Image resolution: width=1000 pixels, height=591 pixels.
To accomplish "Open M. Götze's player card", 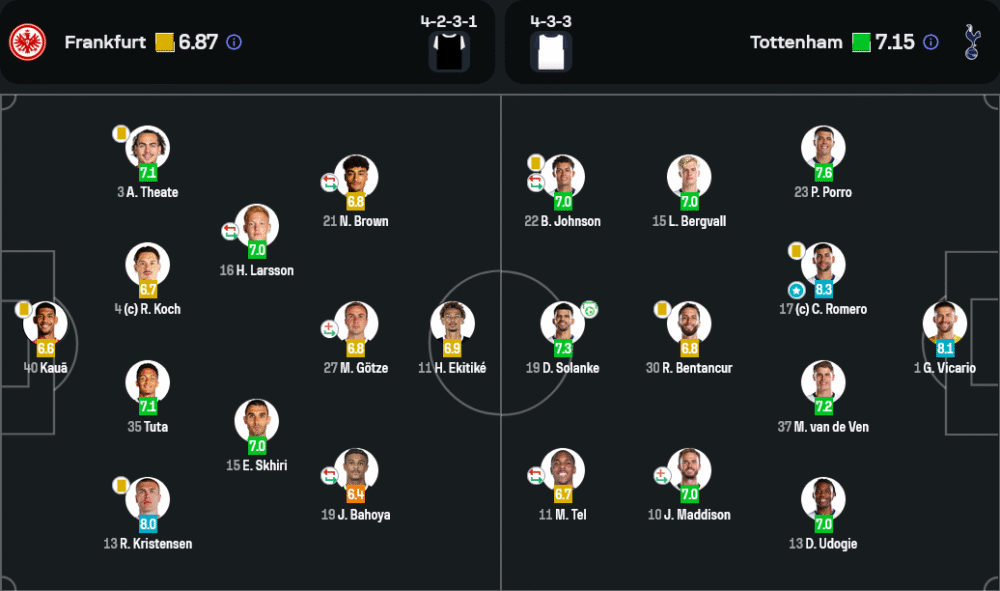I will 356,322.
